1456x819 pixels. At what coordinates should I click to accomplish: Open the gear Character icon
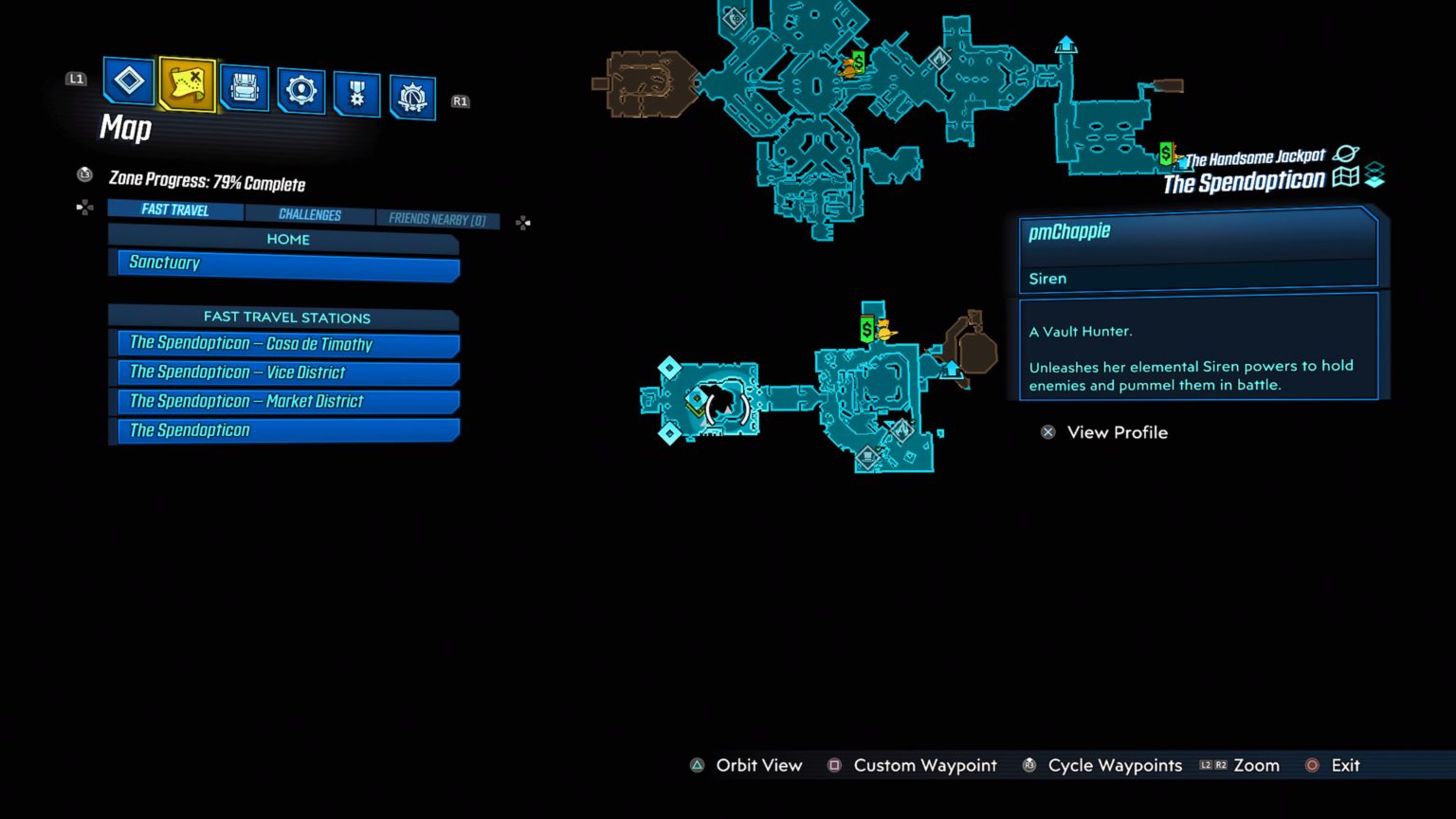click(300, 88)
